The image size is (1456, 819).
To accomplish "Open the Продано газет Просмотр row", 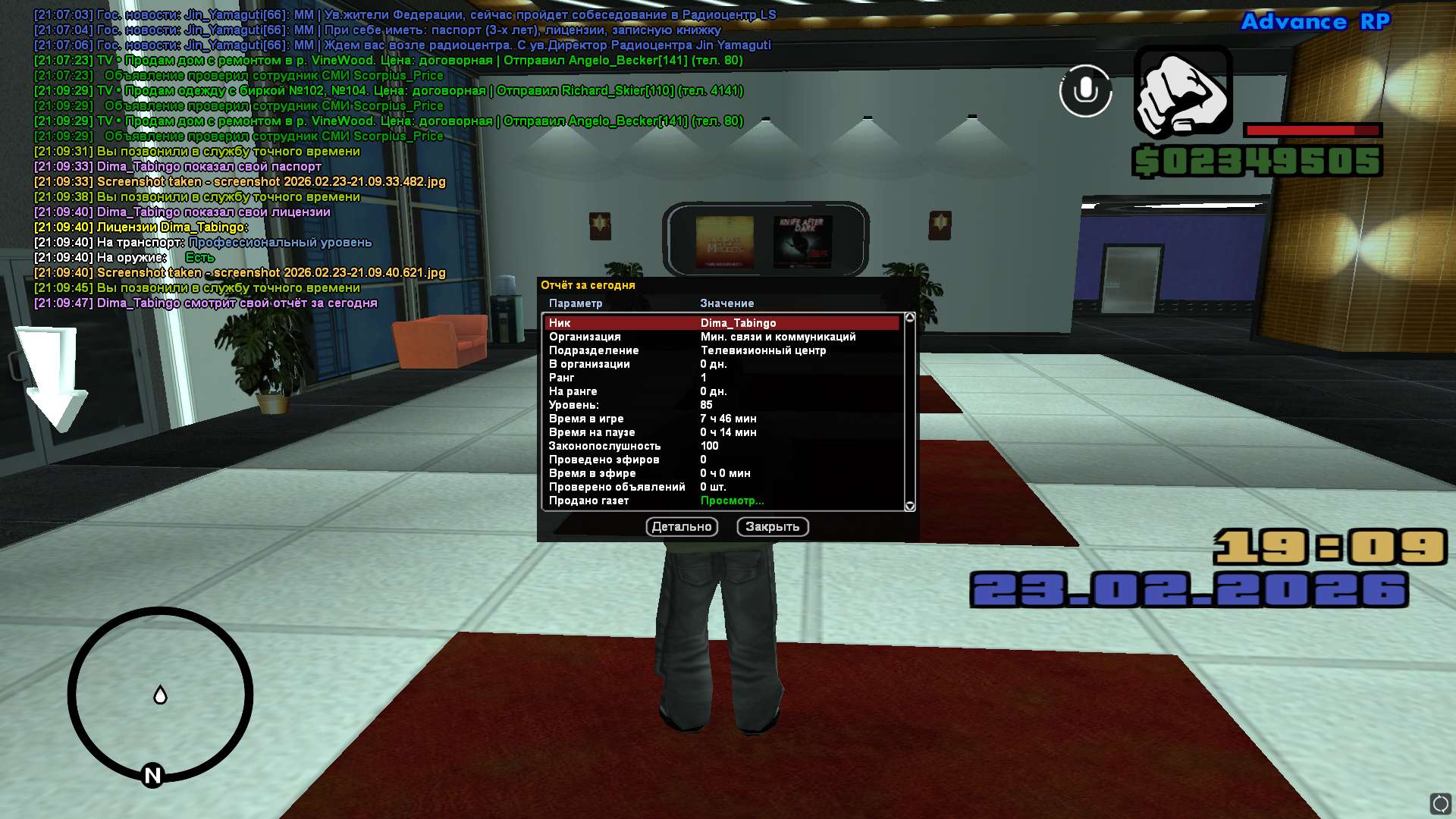I will [x=732, y=500].
